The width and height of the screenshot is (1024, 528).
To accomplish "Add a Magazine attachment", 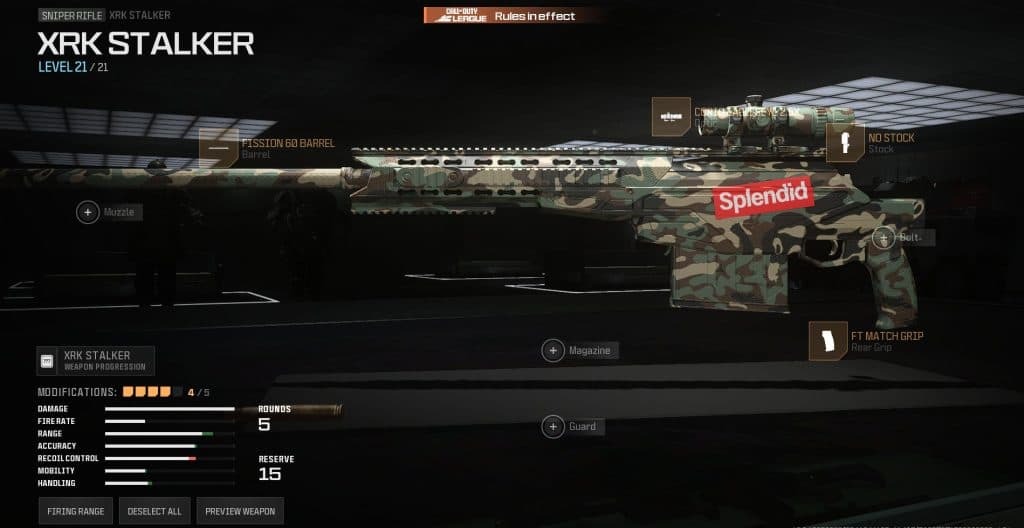I will coord(553,351).
